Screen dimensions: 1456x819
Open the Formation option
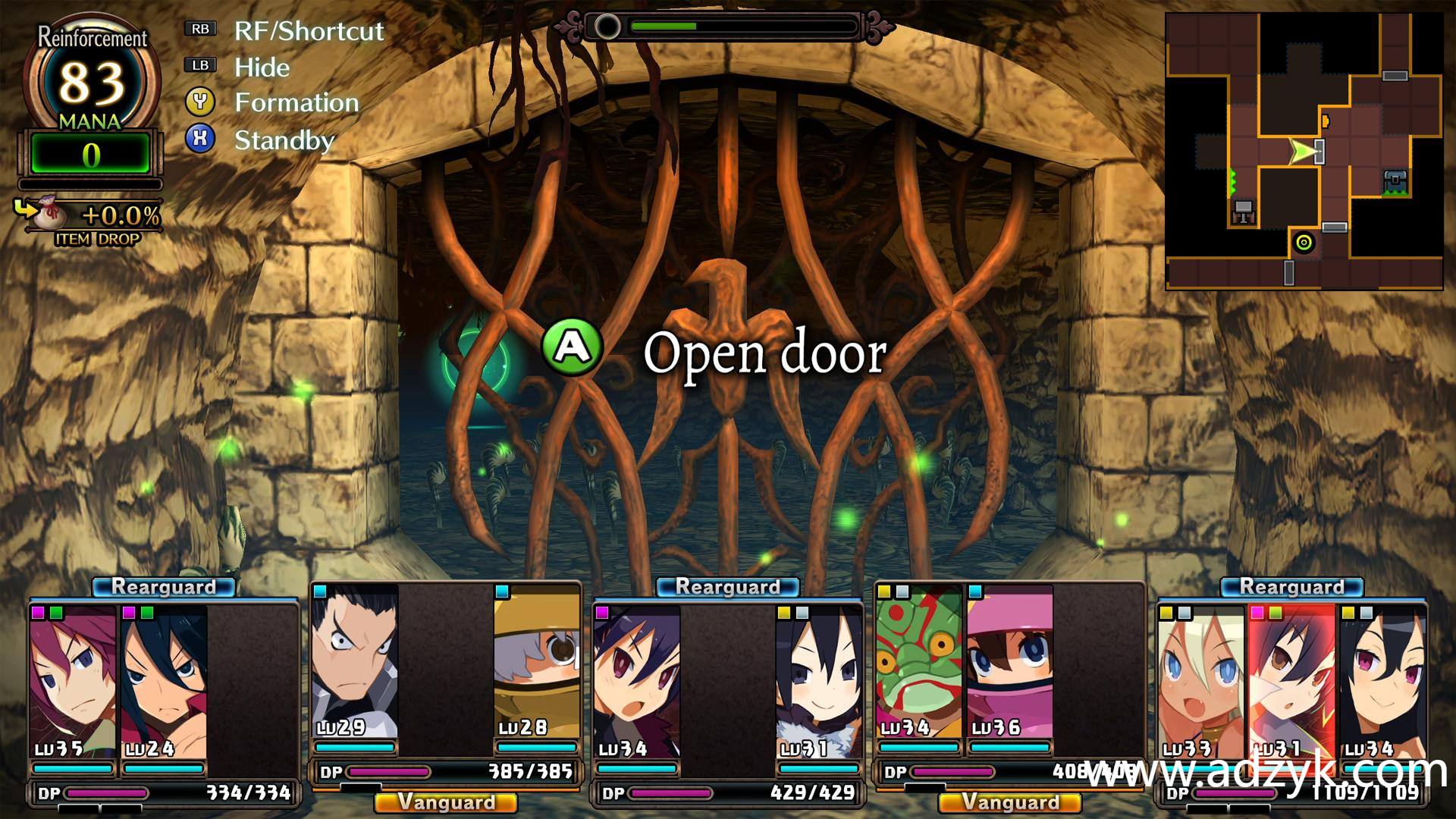coord(296,103)
